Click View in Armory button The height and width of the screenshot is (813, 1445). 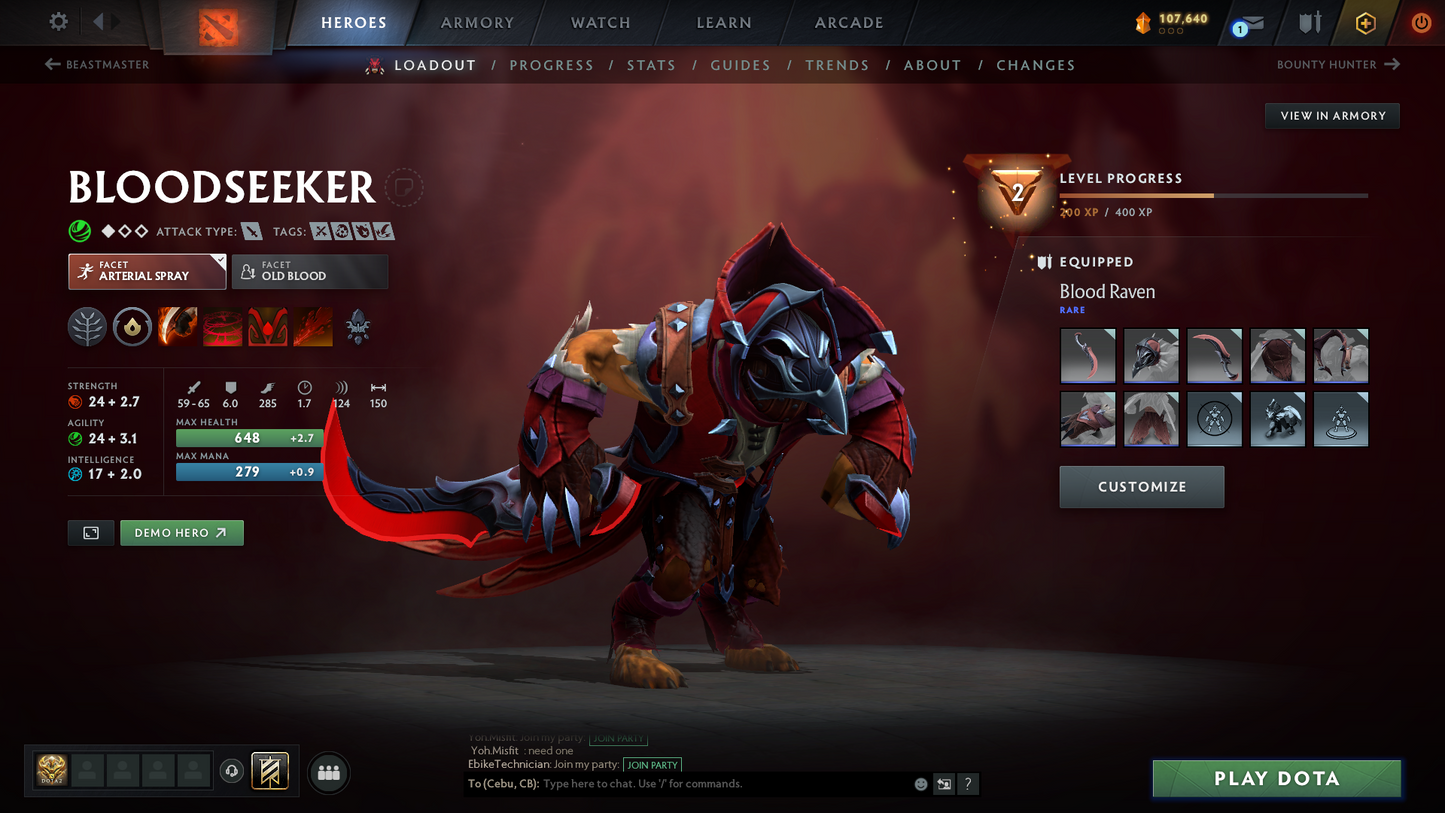[x=1332, y=116]
